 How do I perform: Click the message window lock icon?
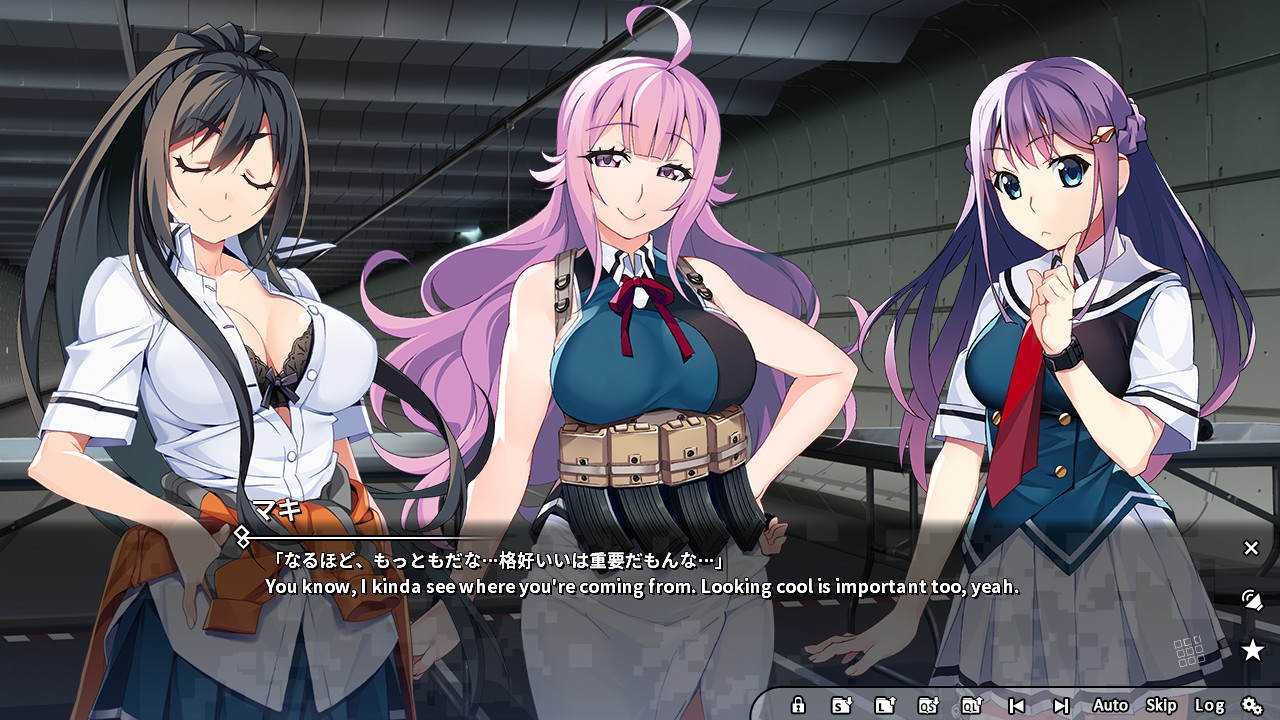pos(799,706)
